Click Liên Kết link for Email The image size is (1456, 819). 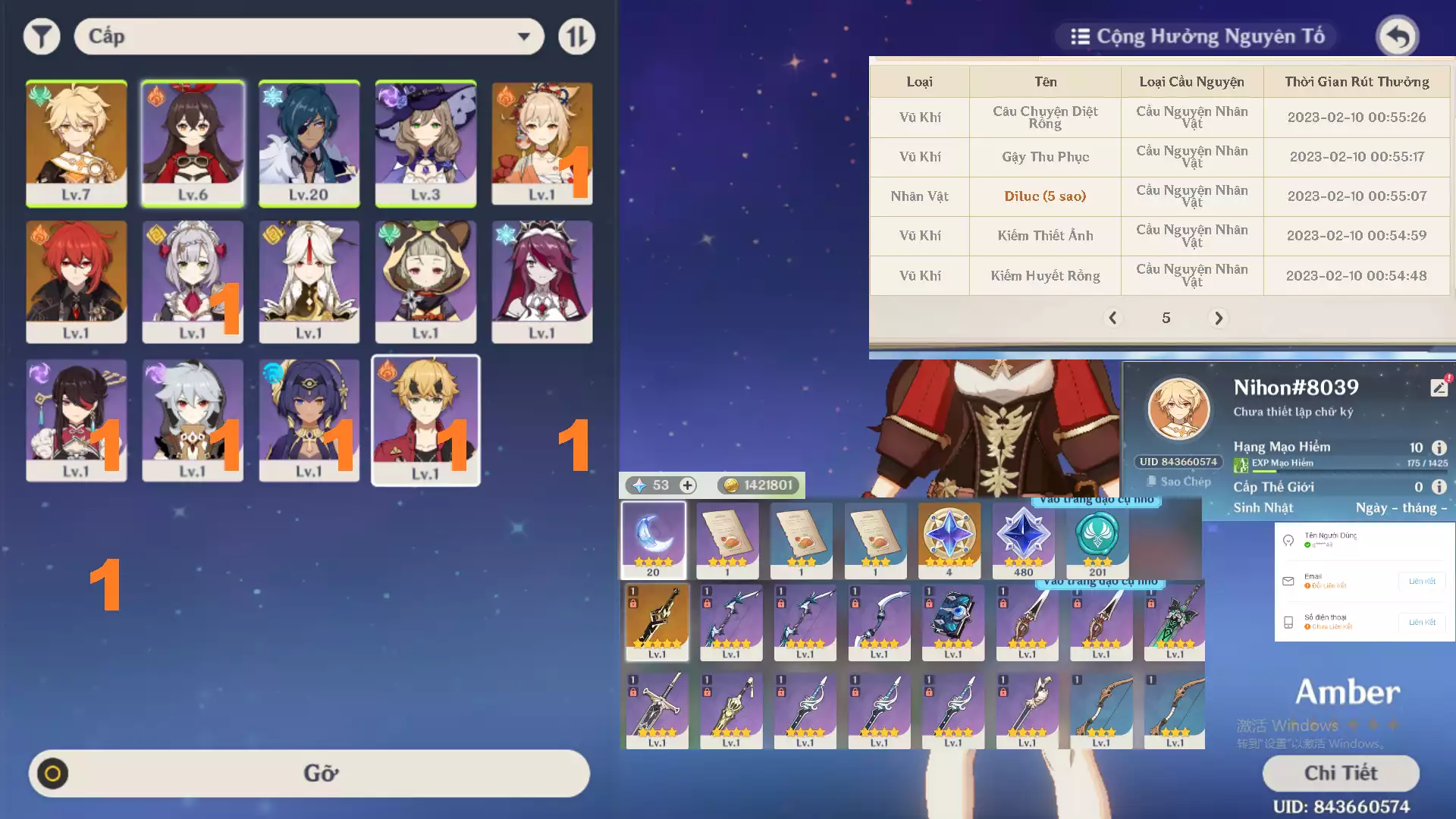[1421, 582]
